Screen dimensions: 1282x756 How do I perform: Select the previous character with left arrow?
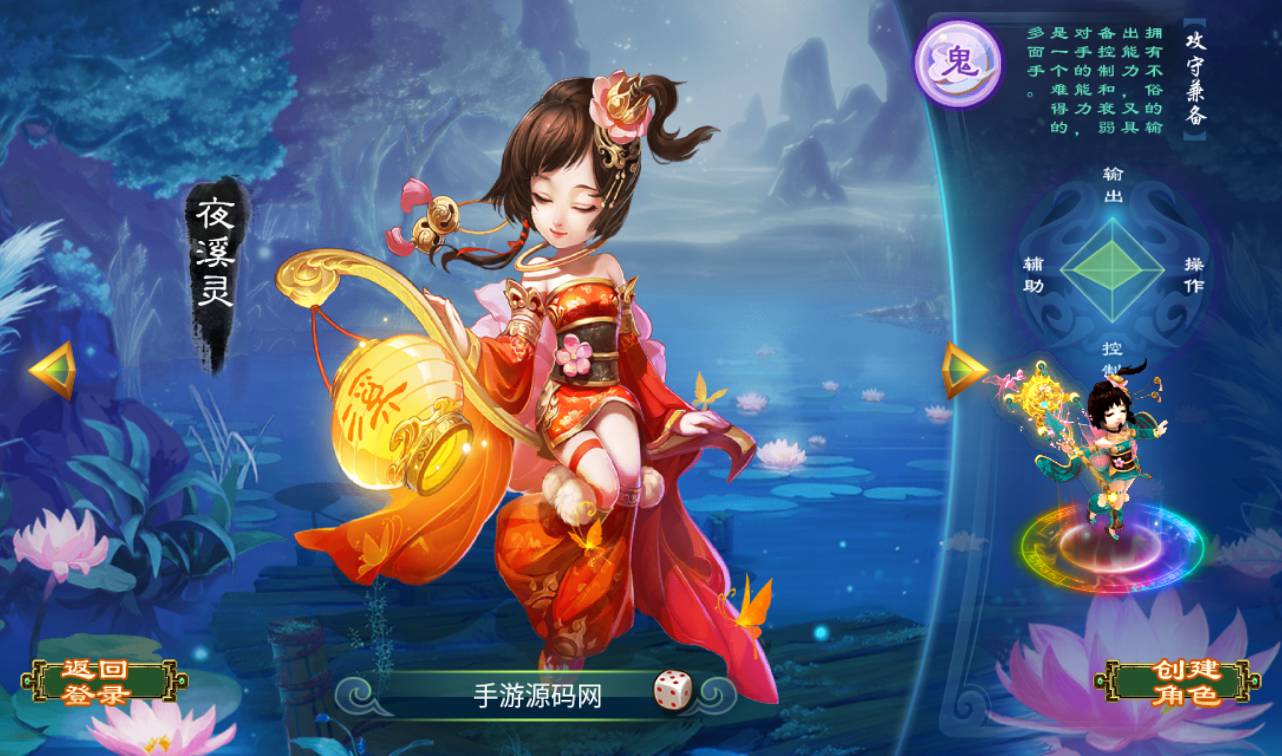point(53,370)
